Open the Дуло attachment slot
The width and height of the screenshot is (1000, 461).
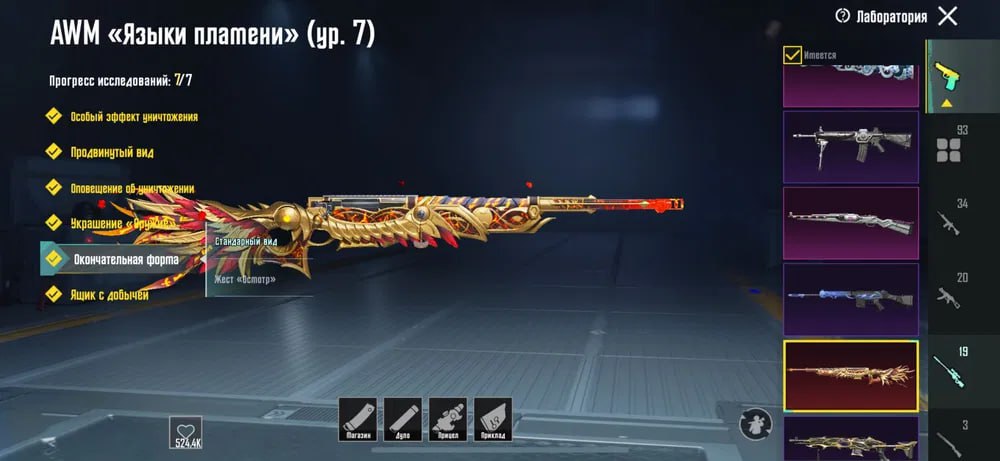(x=402, y=417)
